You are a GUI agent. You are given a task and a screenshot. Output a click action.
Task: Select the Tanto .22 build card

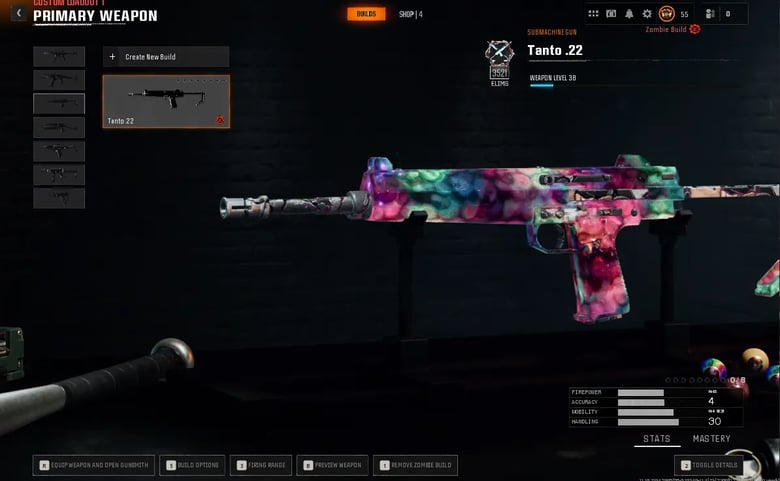tap(166, 101)
